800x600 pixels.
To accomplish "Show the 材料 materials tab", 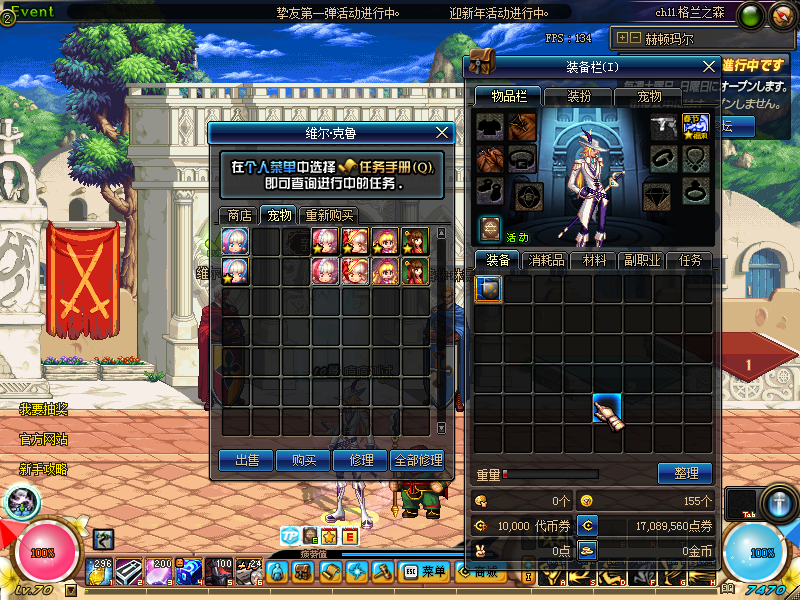I will [594, 260].
